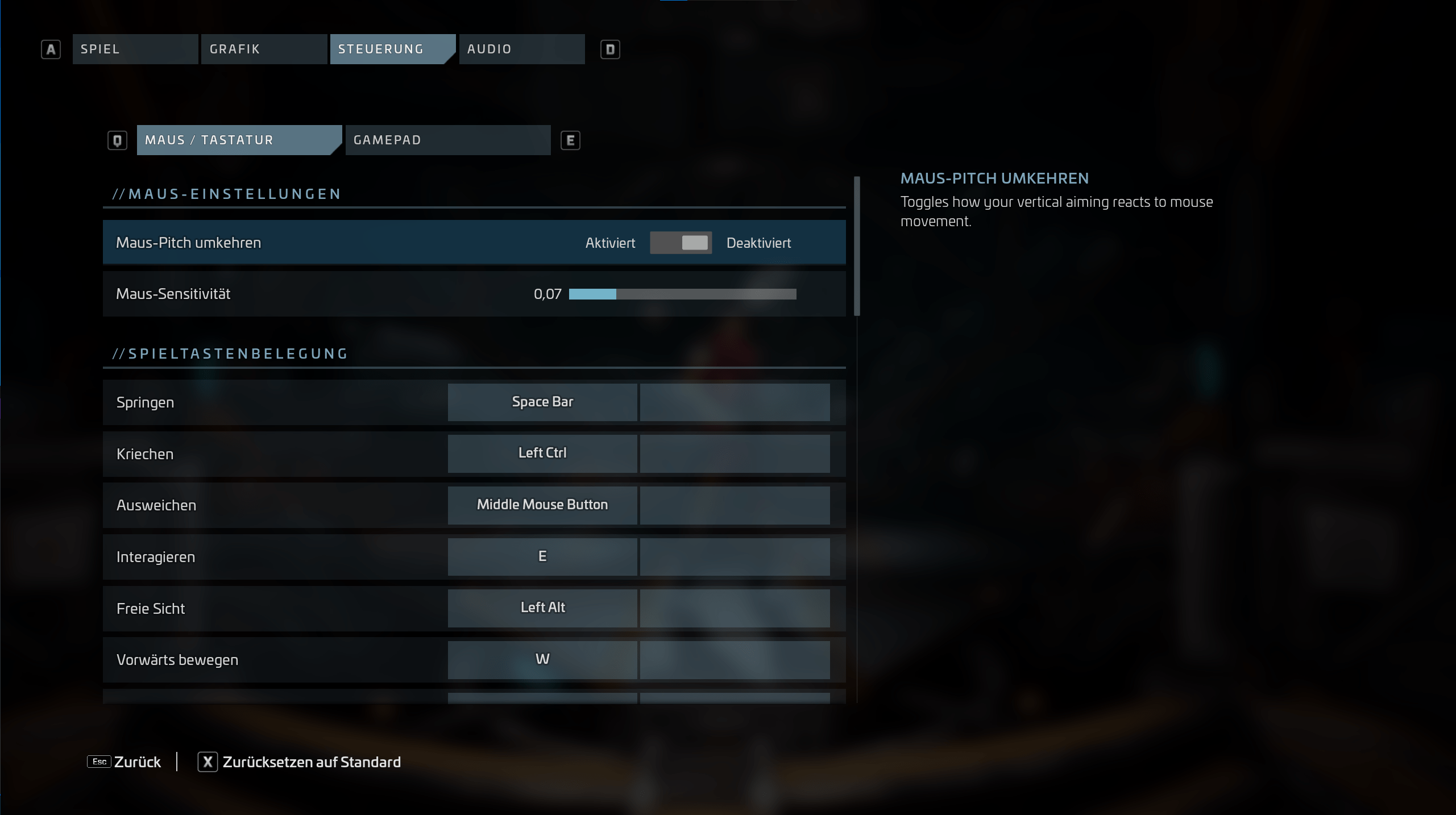Toggle the Maus-Pitch umkehren switch
This screenshot has width=1456, height=815.
tap(681, 243)
